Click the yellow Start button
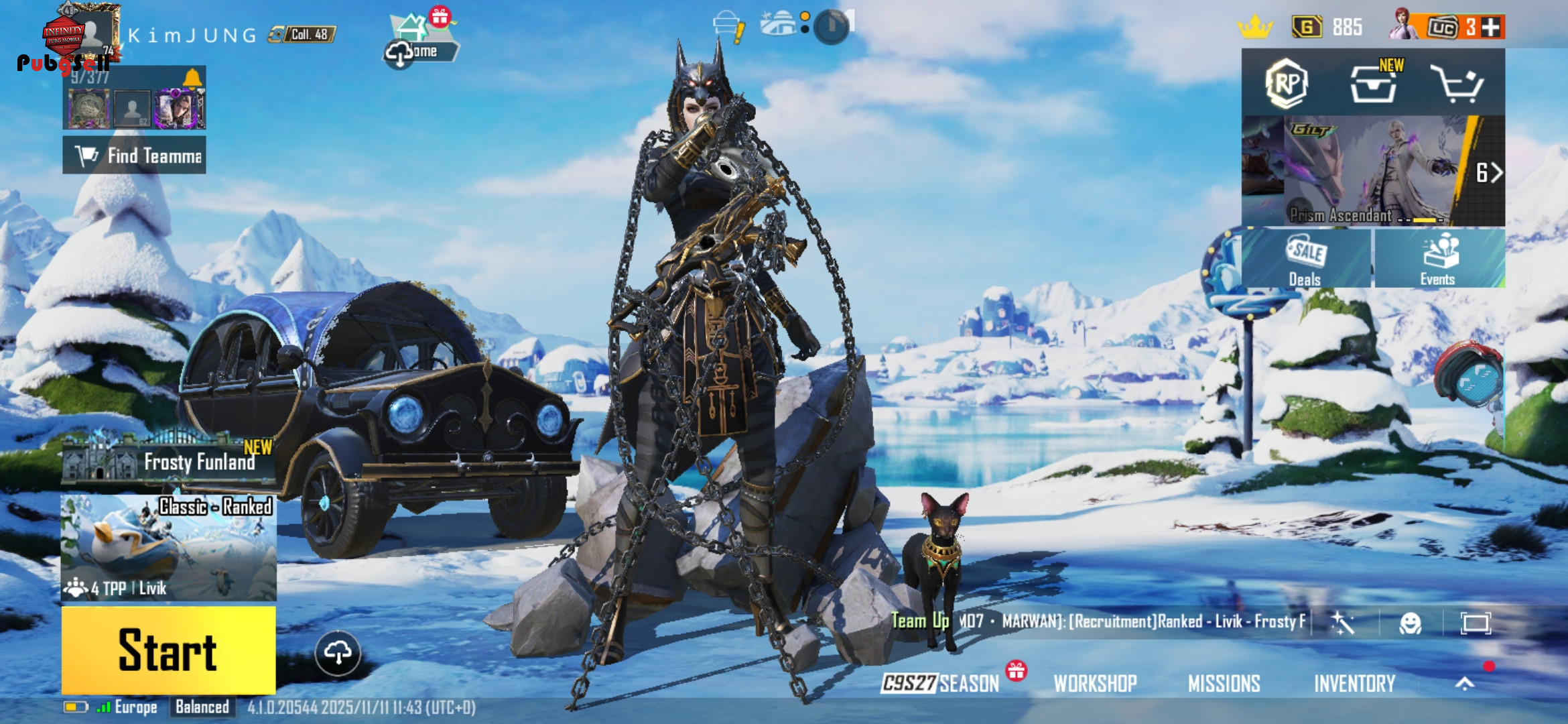The image size is (1568, 724). tap(168, 650)
